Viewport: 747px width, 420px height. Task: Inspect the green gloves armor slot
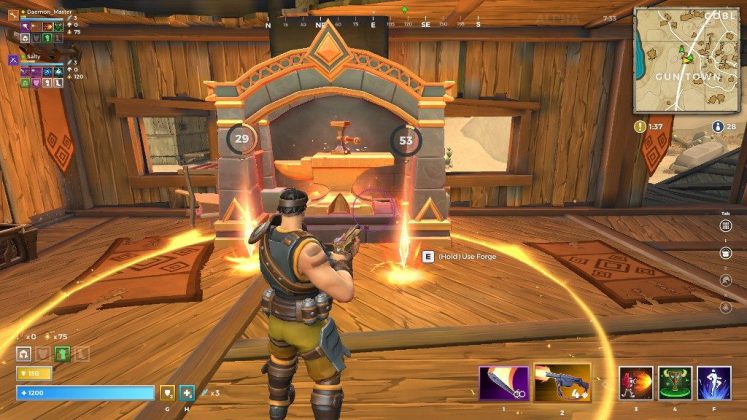62,353
